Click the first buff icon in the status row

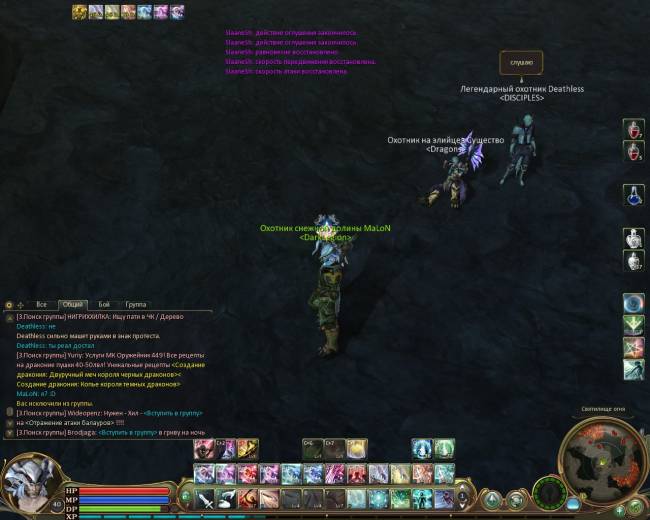79,12
